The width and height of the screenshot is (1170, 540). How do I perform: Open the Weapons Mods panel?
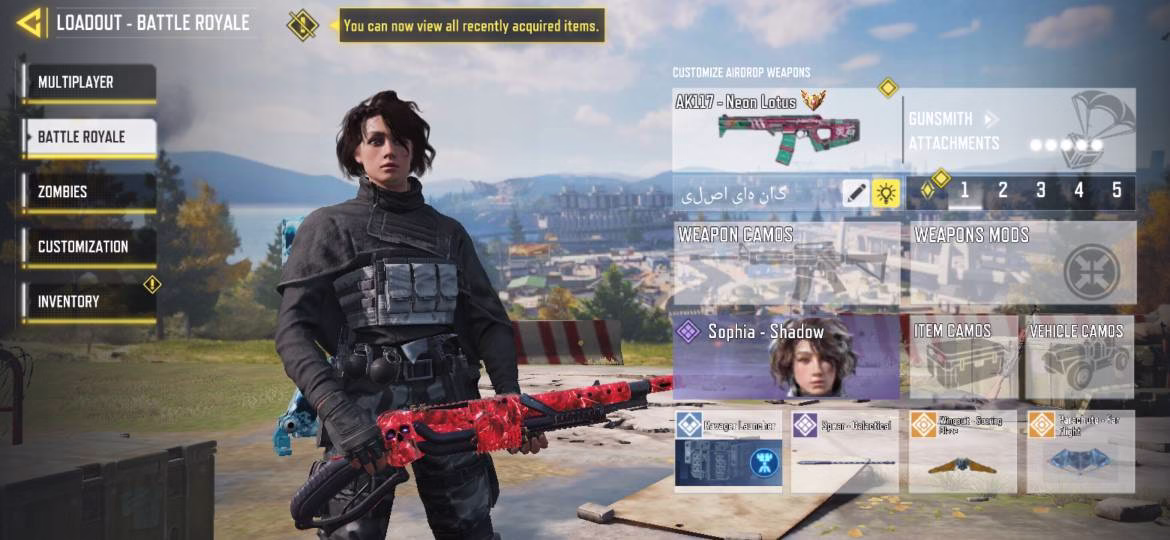pos(1023,263)
